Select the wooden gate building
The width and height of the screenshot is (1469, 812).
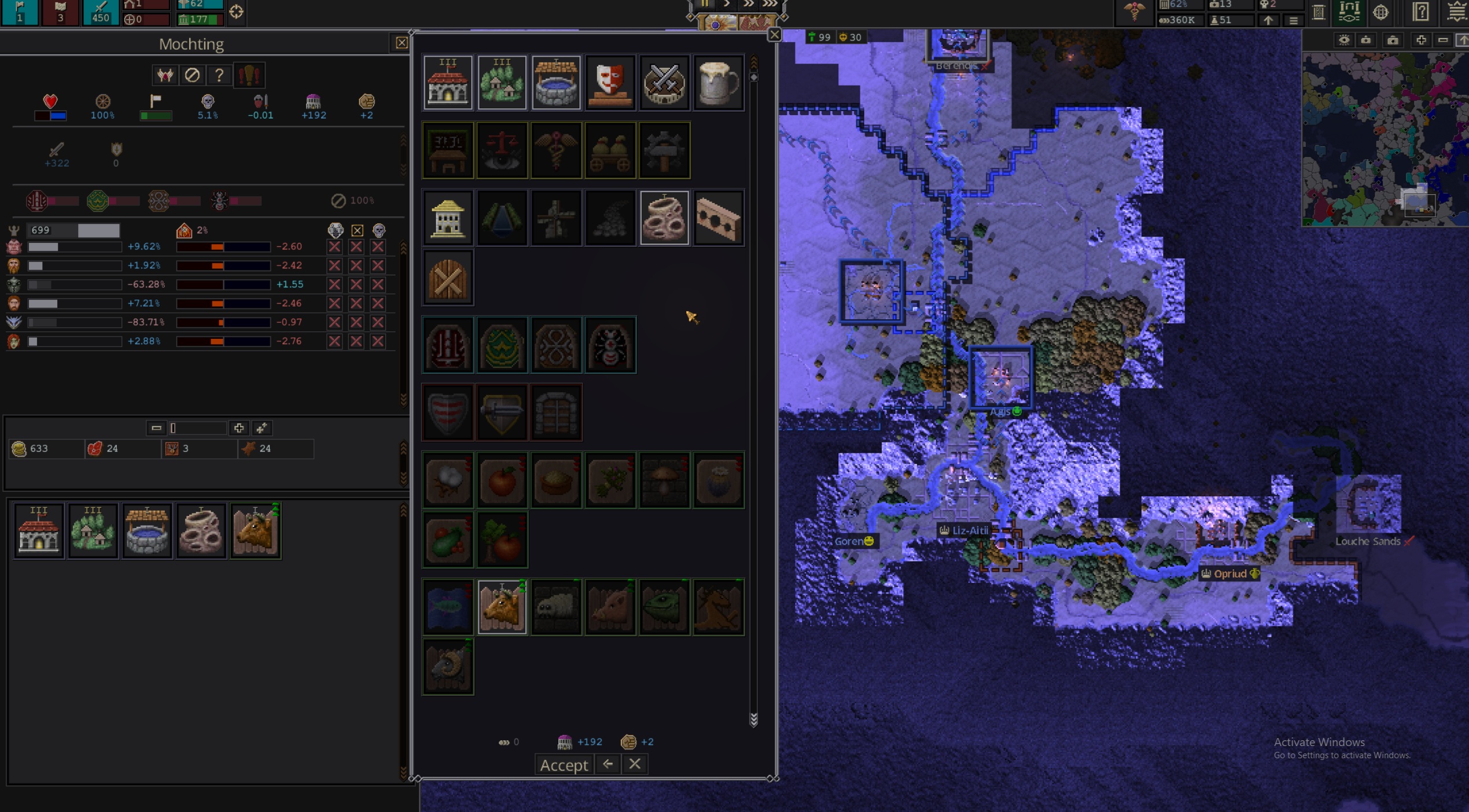448,279
